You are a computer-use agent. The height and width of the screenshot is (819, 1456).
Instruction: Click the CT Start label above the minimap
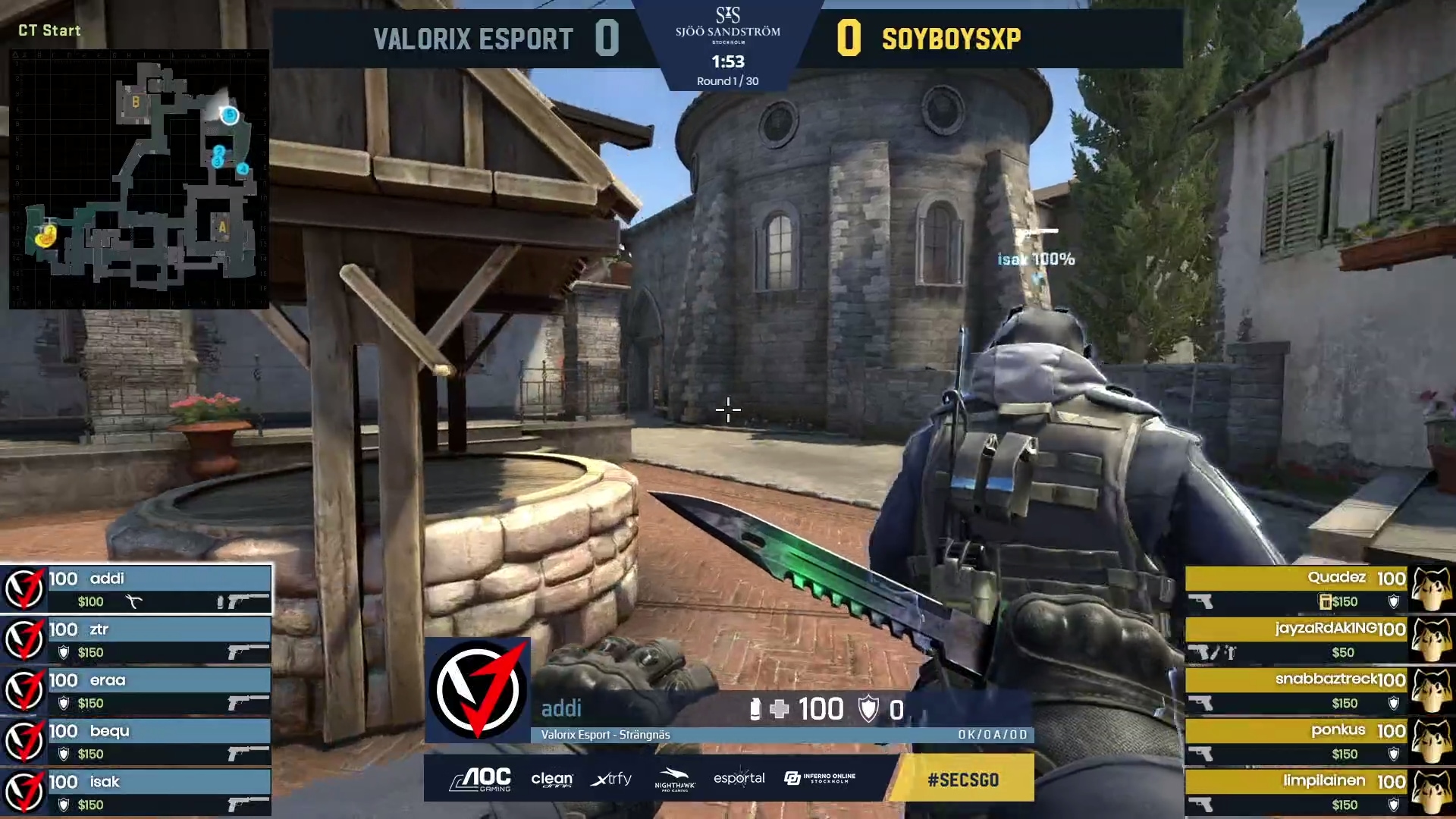(49, 30)
